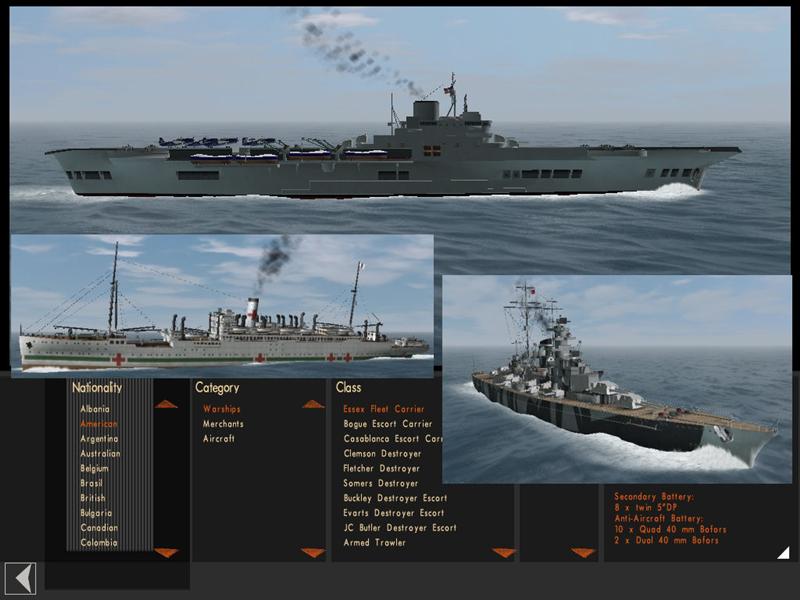Select British in the Nationality list
The height and width of the screenshot is (600, 800).
click(x=93, y=498)
